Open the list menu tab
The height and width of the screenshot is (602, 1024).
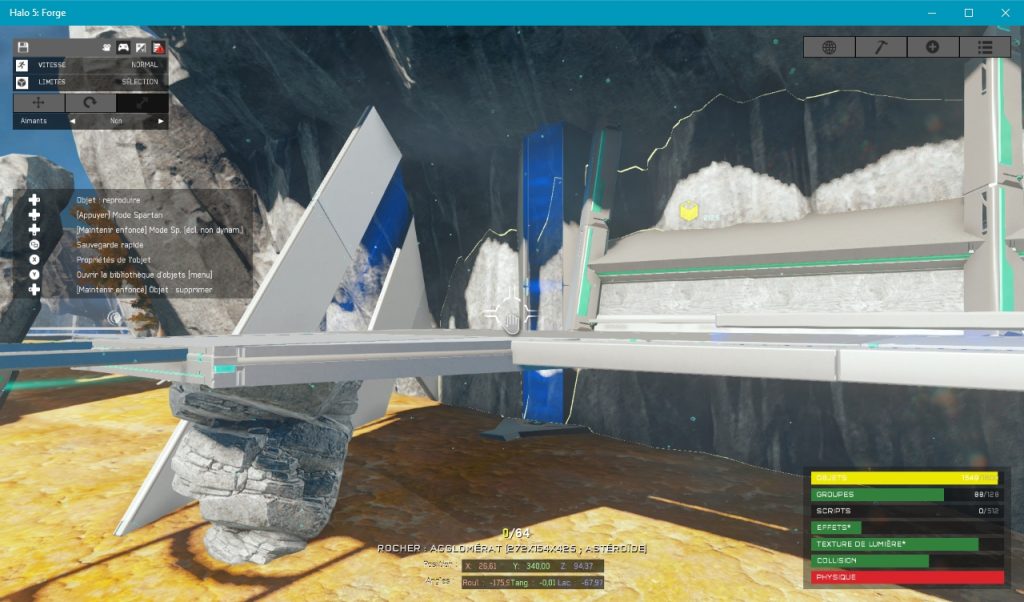tap(985, 47)
